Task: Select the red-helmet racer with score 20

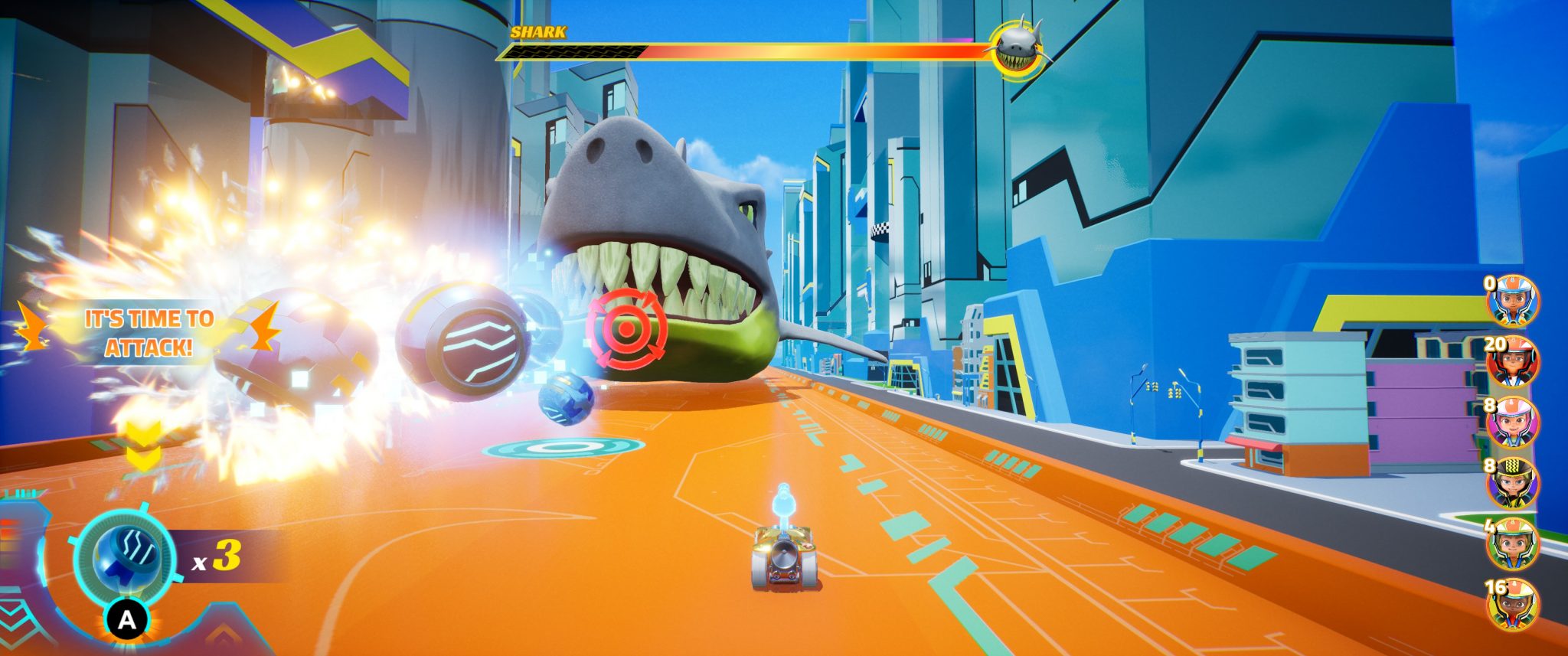Action: point(1513,362)
